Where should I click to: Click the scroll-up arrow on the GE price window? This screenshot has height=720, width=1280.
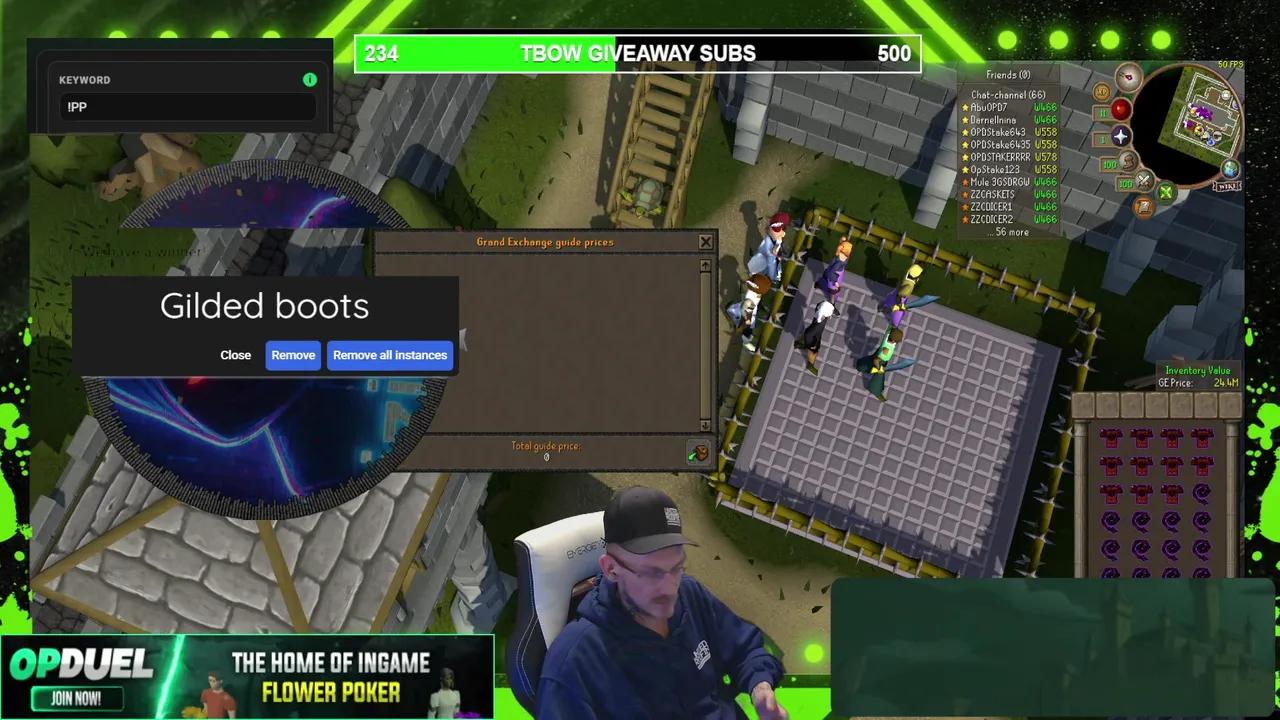point(705,265)
